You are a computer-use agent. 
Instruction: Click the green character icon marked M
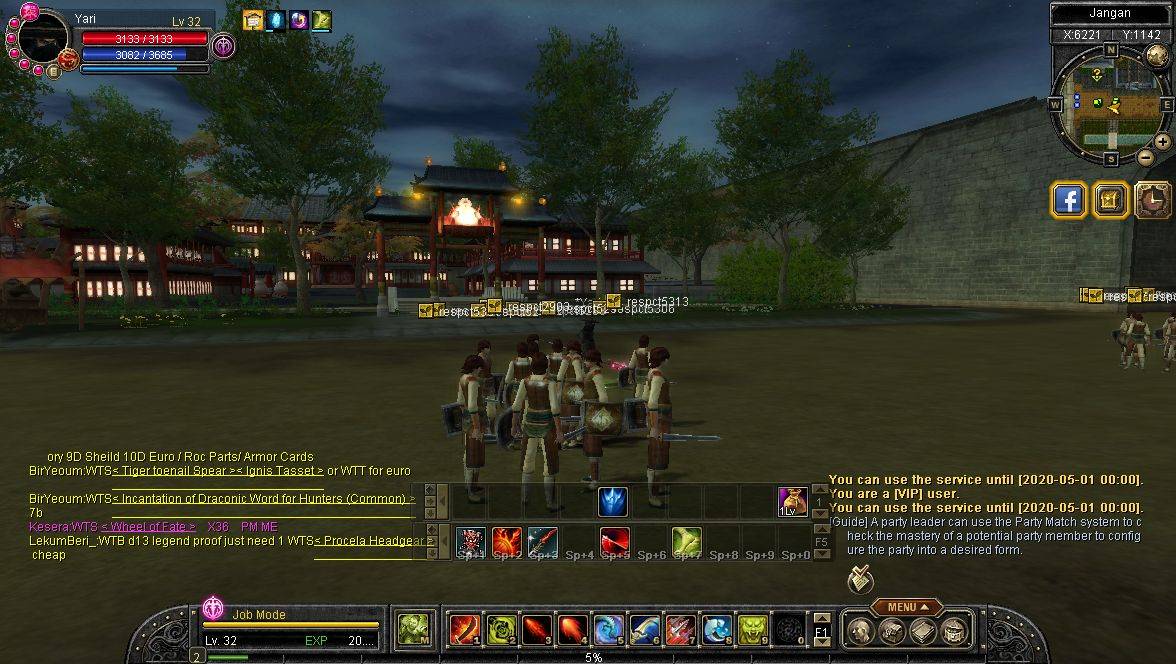[x=412, y=629]
